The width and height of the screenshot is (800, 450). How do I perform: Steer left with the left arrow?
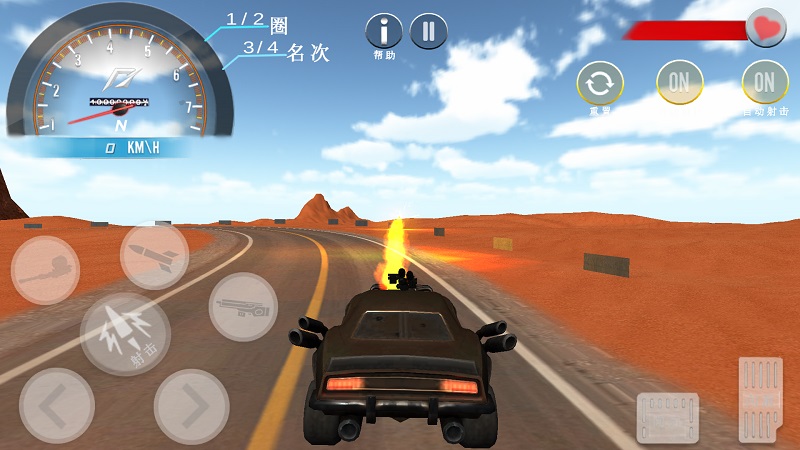coord(57,405)
